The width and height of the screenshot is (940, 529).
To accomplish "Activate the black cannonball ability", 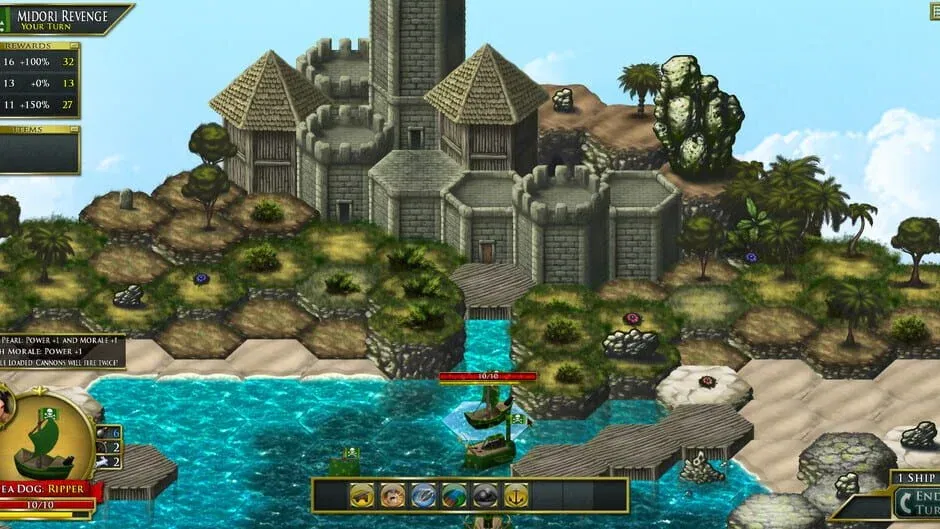I will click(x=485, y=495).
